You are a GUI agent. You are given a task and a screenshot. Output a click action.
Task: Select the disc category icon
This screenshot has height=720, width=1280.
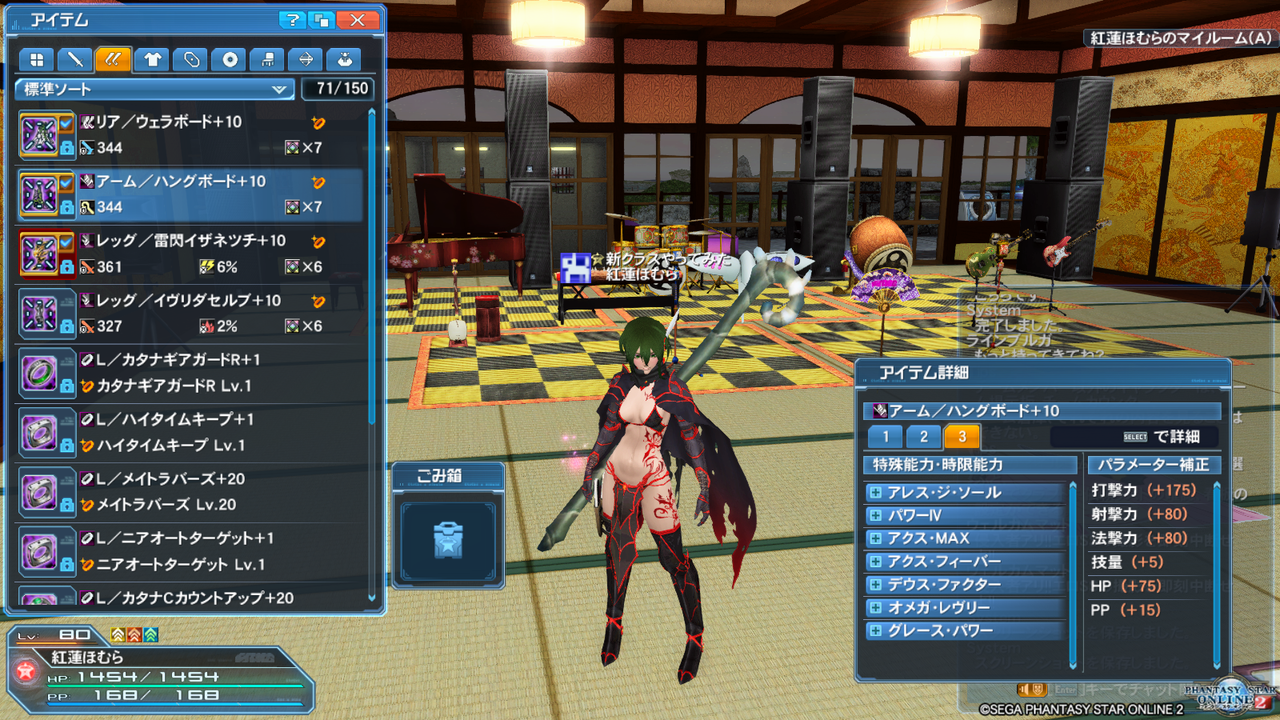tap(229, 59)
